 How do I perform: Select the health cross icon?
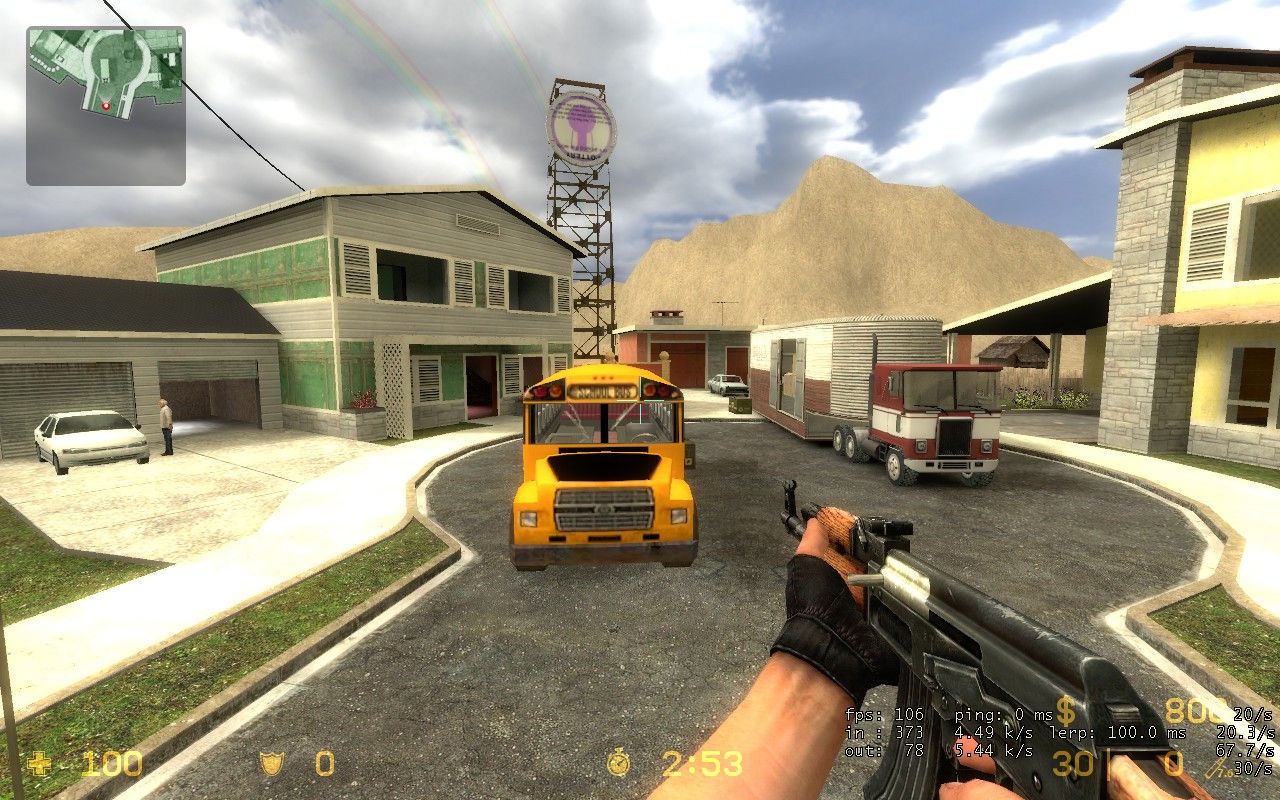40,765
